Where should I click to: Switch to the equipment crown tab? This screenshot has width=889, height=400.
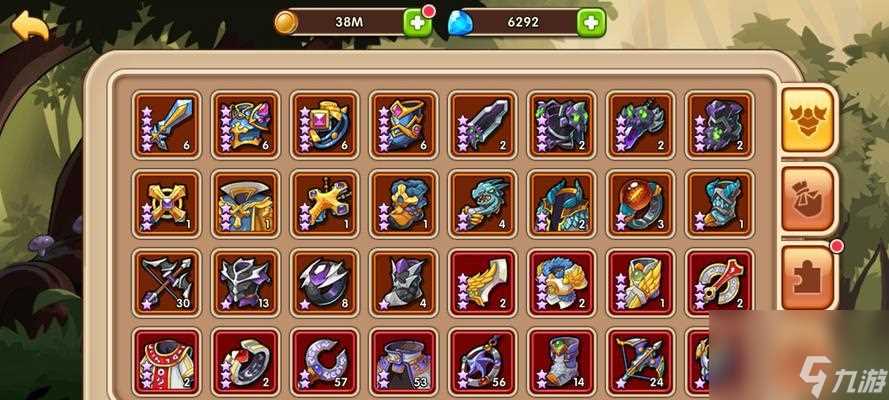[x=808, y=119]
